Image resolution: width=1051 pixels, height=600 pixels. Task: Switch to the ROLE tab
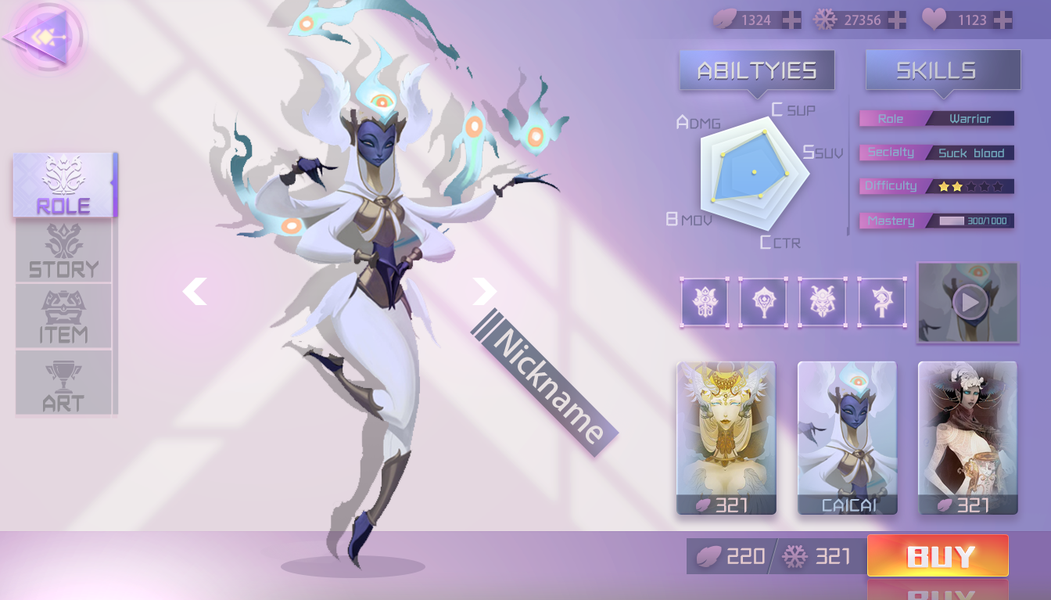tap(64, 186)
